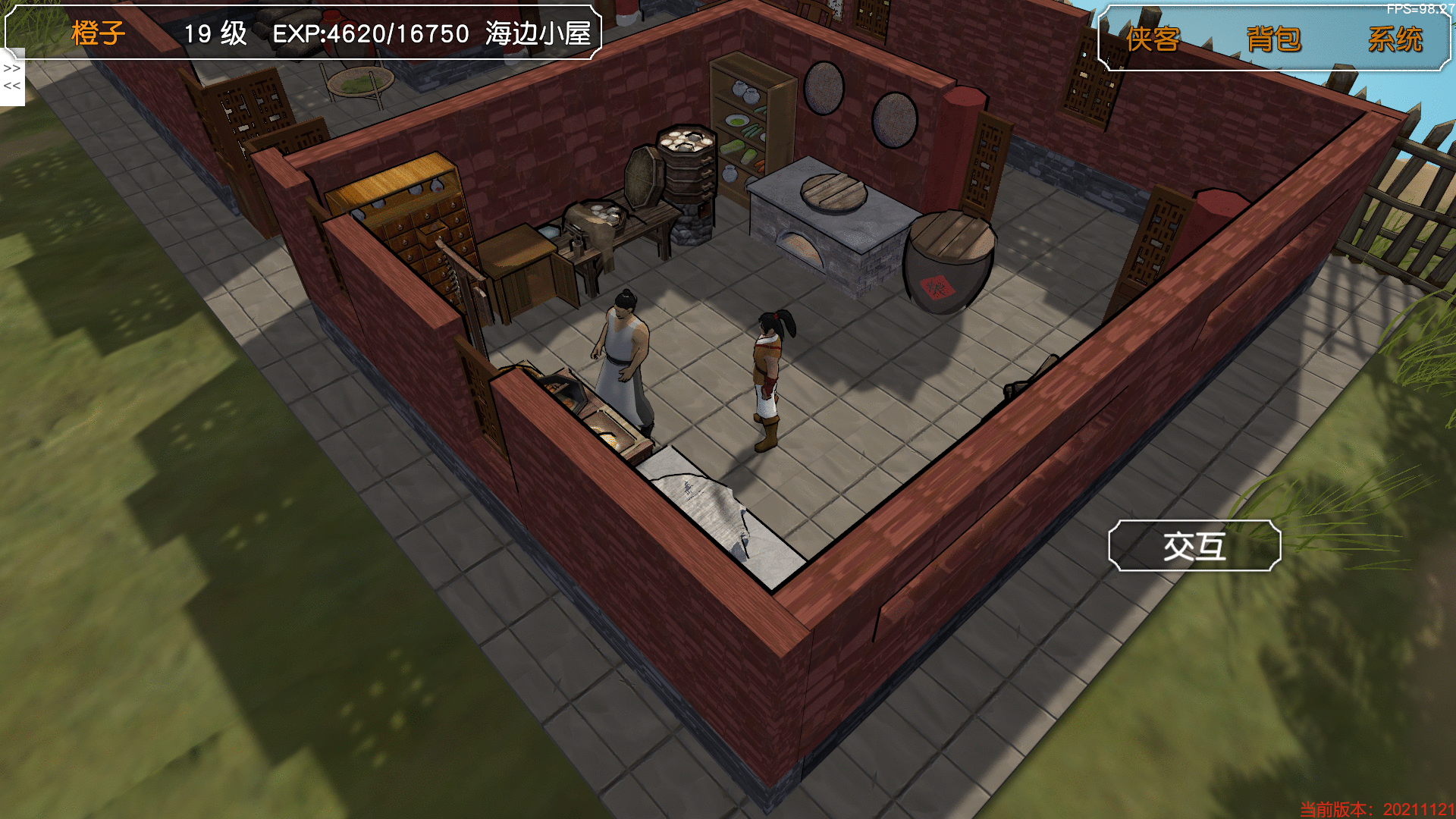Tap the 交互 interact button
Screen dimensions: 1456x819
(x=1194, y=546)
